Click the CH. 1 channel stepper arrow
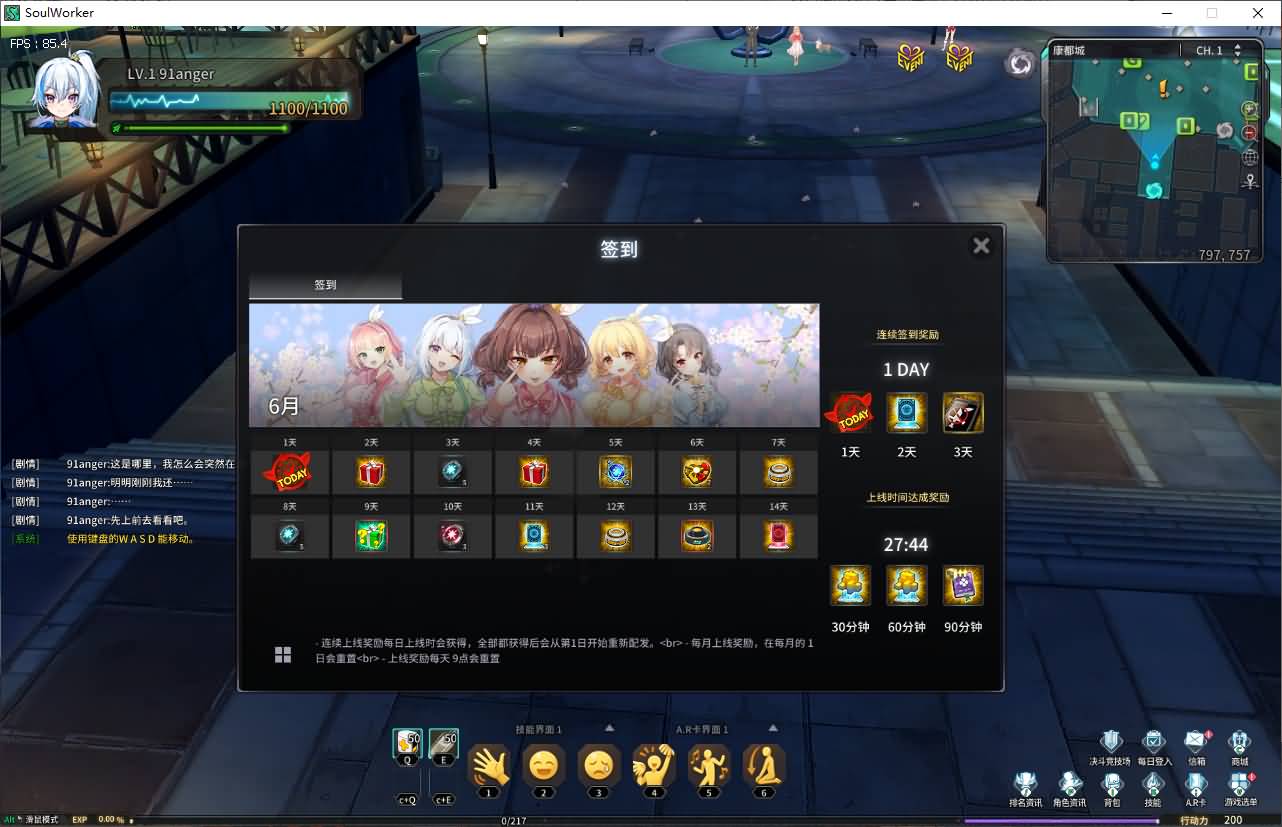Image resolution: width=1282 pixels, height=827 pixels. click(1235, 49)
